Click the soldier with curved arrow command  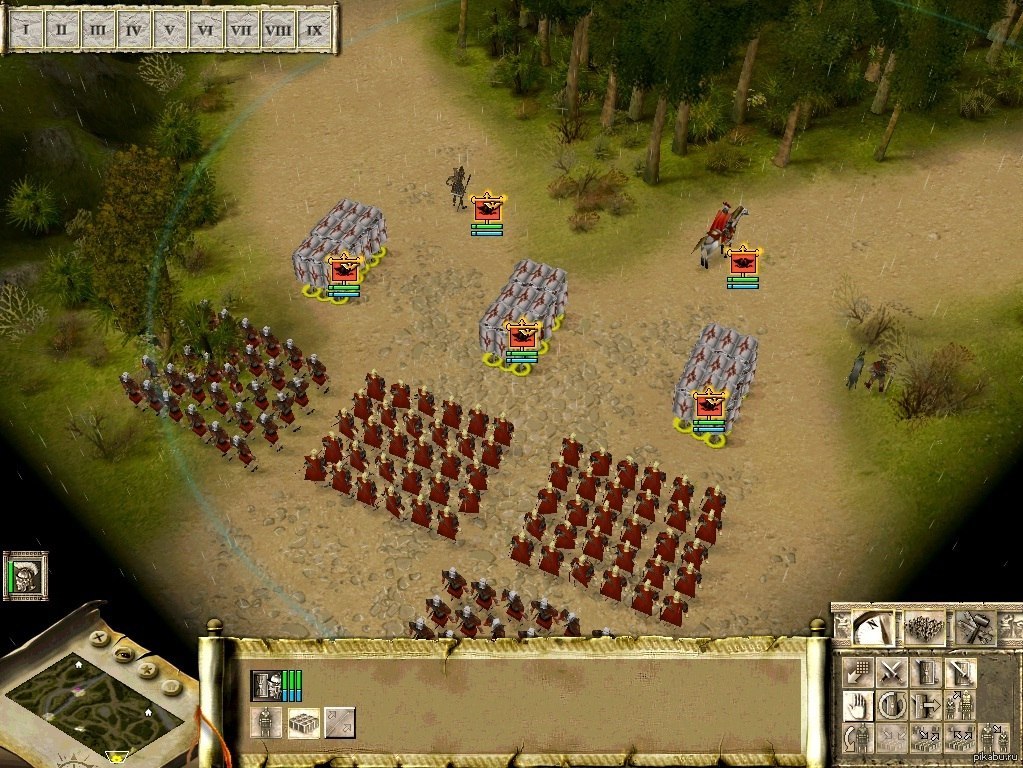click(857, 739)
